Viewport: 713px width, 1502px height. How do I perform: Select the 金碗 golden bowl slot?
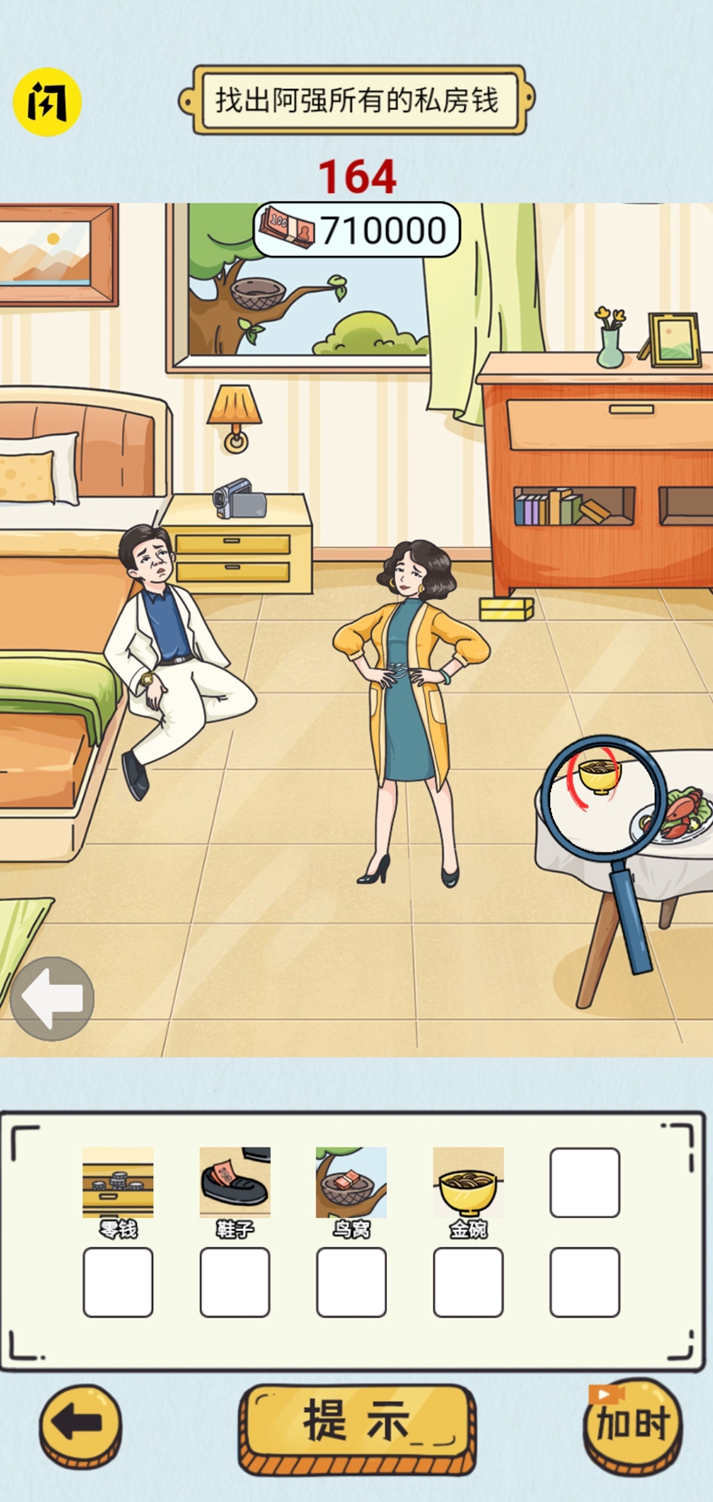(468, 1183)
